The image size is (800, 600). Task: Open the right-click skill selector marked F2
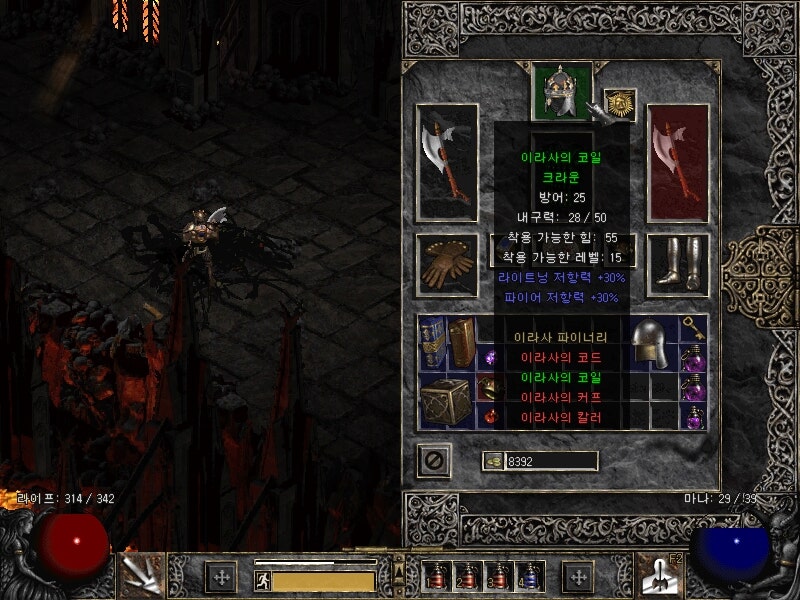click(658, 575)
